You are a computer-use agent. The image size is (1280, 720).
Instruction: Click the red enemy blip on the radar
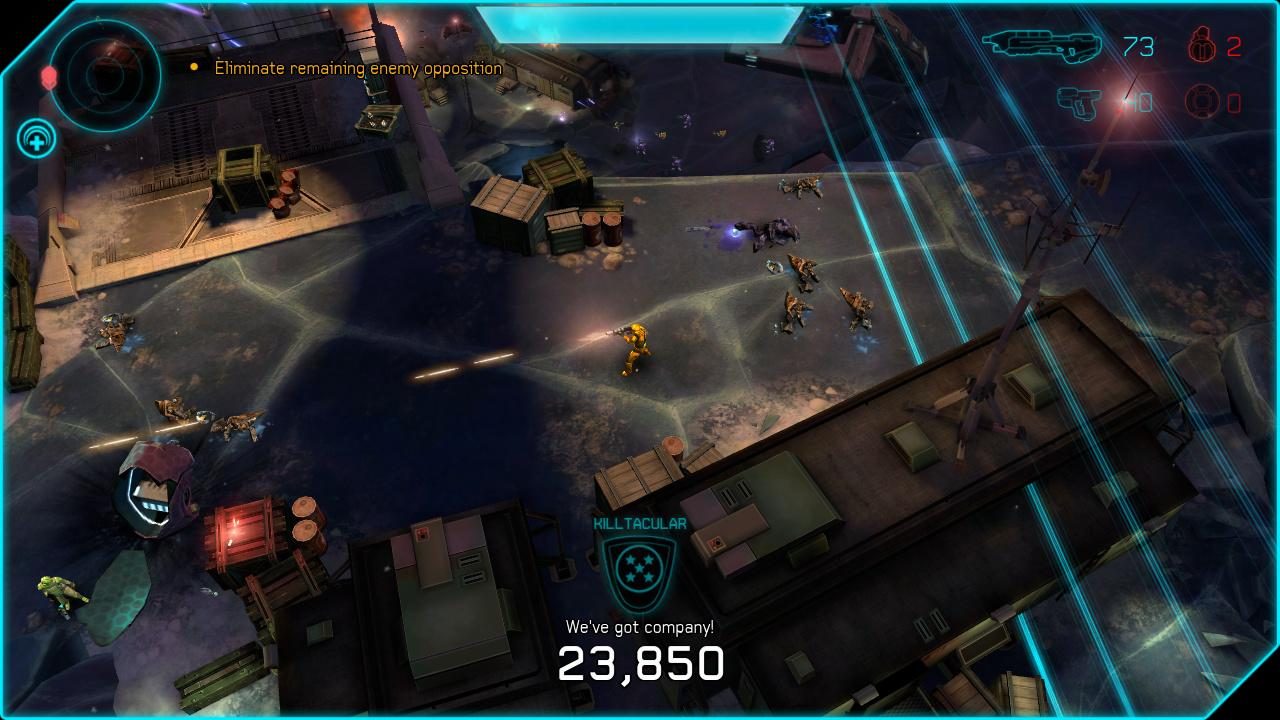coord(50,75)
